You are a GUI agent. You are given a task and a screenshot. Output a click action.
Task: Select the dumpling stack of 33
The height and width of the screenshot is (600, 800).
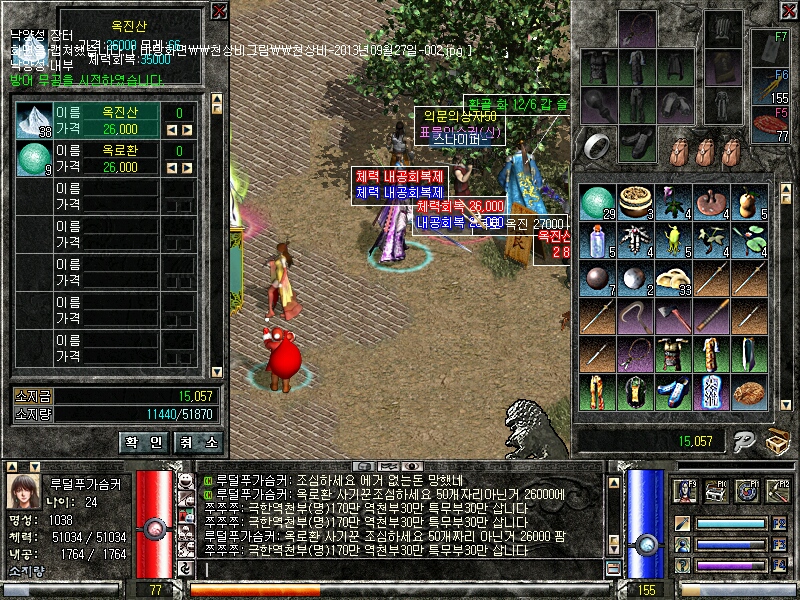[675, 279]
